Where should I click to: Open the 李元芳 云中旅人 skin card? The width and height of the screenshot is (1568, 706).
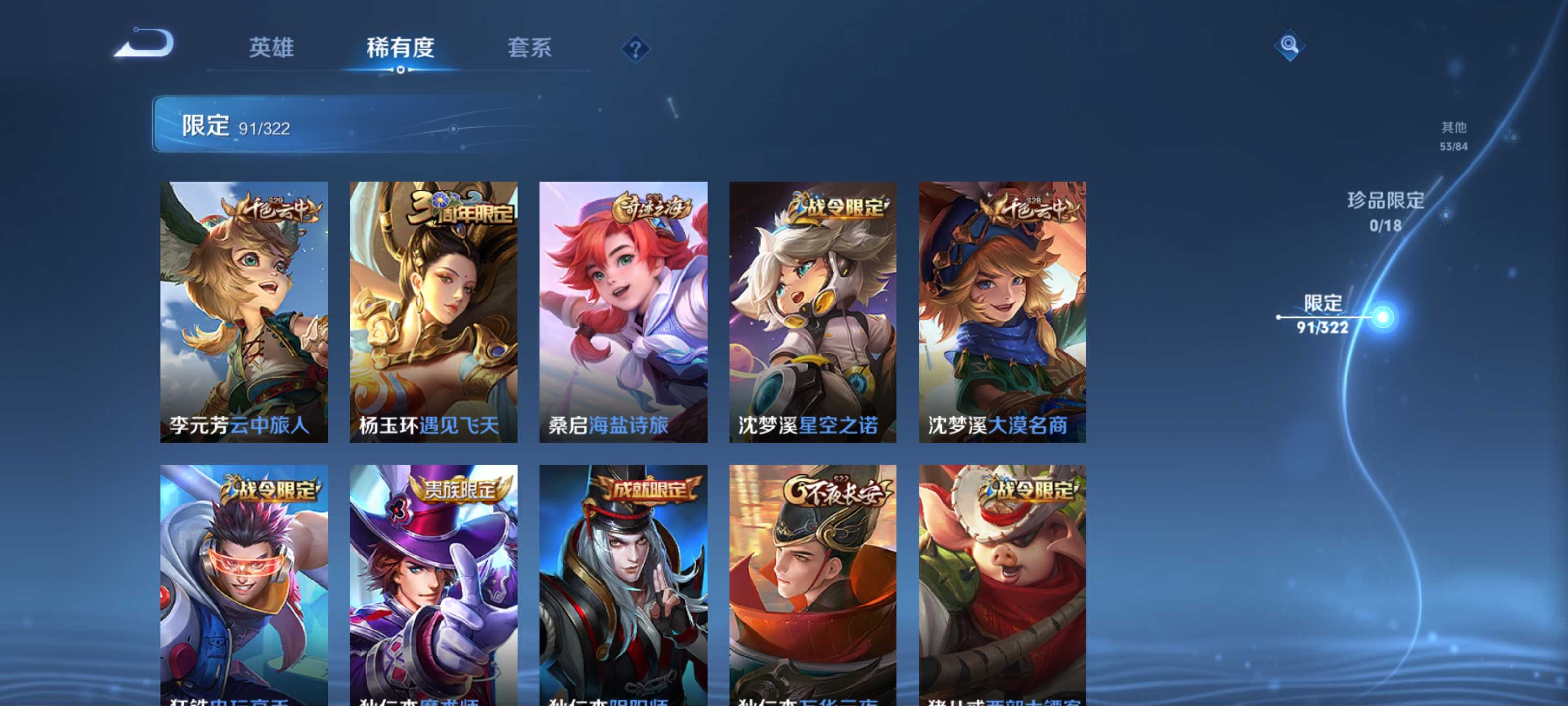tap(244, 311)
